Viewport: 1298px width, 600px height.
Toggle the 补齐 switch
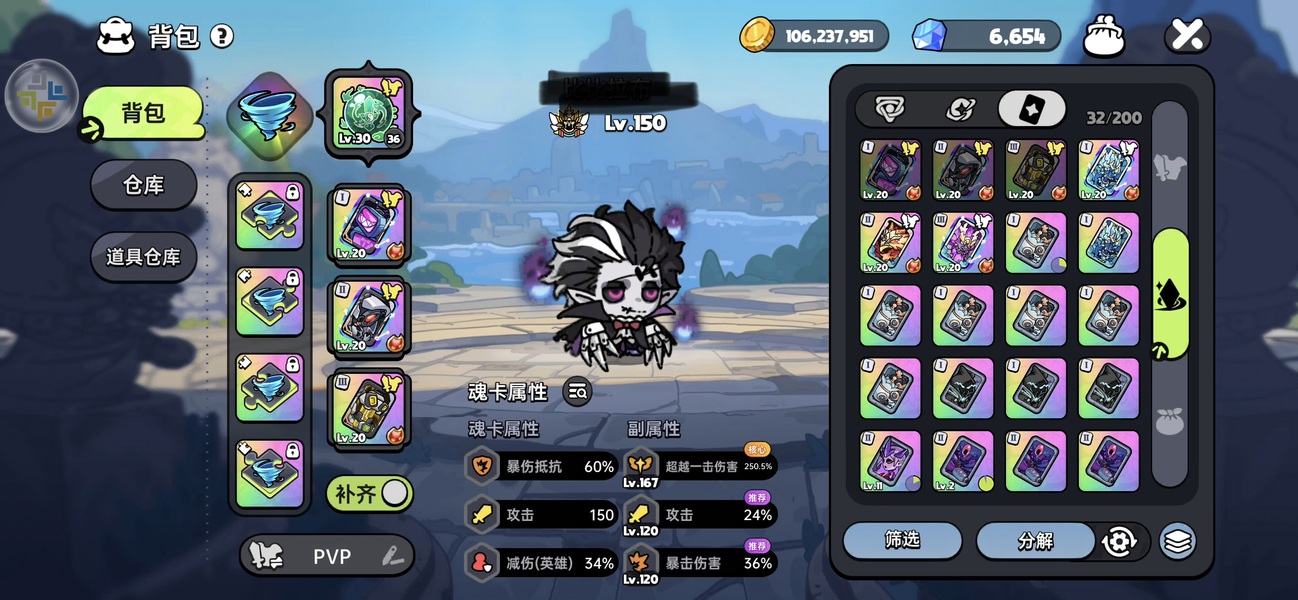click(369, 493)
